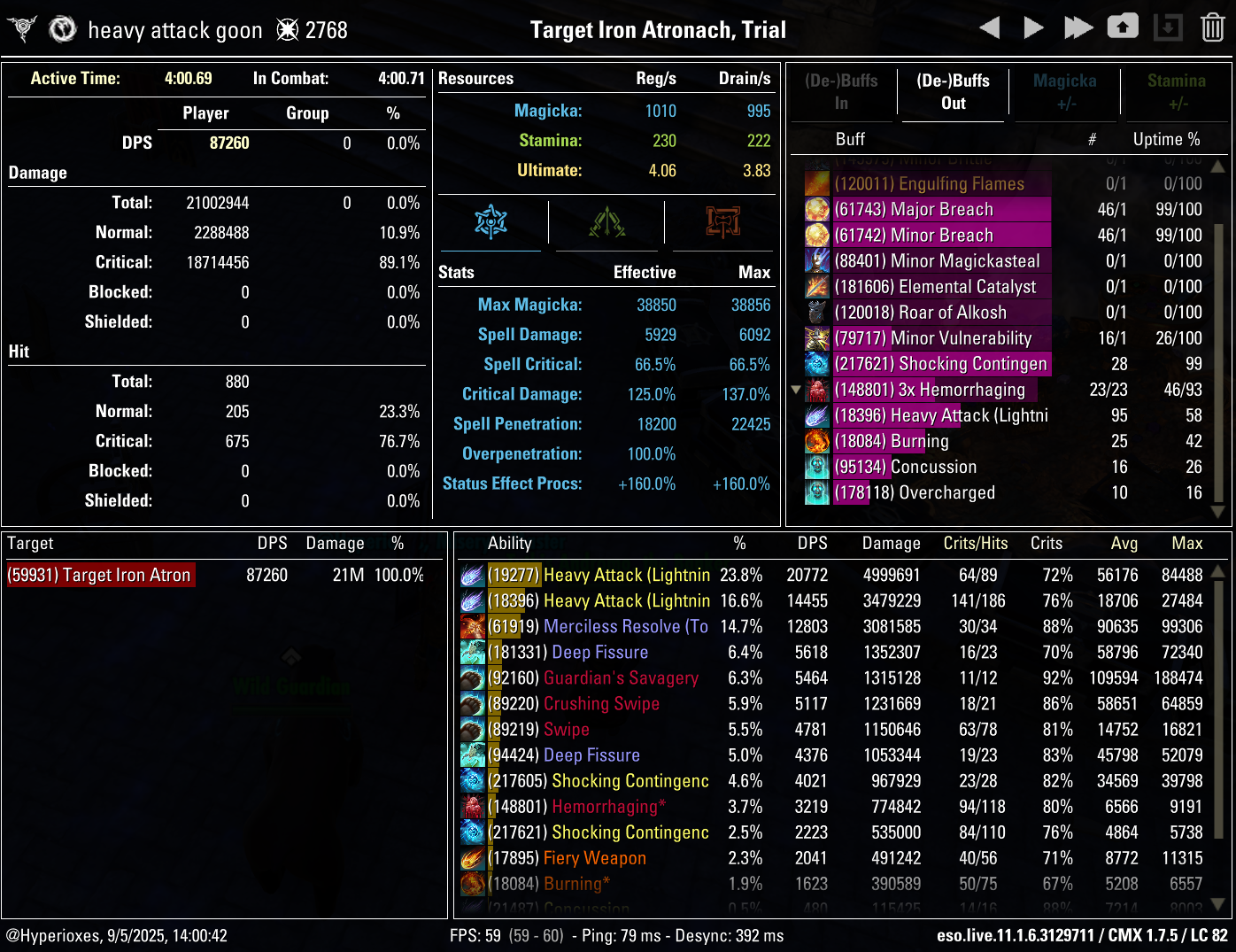Image resolution: width=1236 pixels, height=952 pixels.
Task: Select the blue Magicka resource icon
Action: pyautogui.click(x=490, y=222)
